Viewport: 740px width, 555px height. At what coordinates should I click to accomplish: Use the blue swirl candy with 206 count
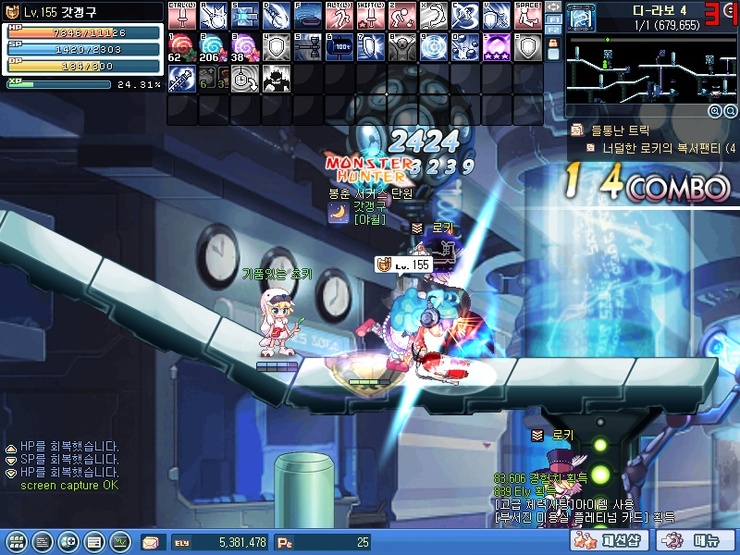click(x=212, y=47)
